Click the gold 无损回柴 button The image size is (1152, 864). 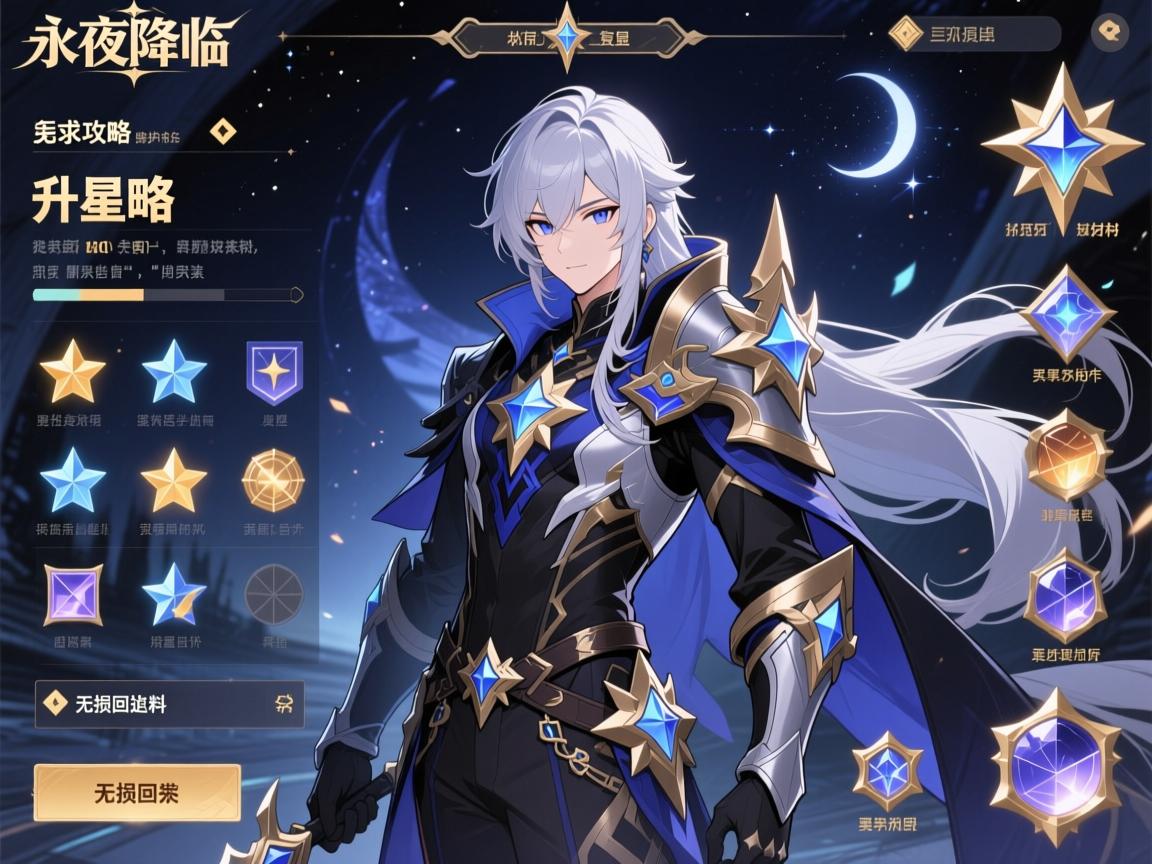click(x=137, y=792)
